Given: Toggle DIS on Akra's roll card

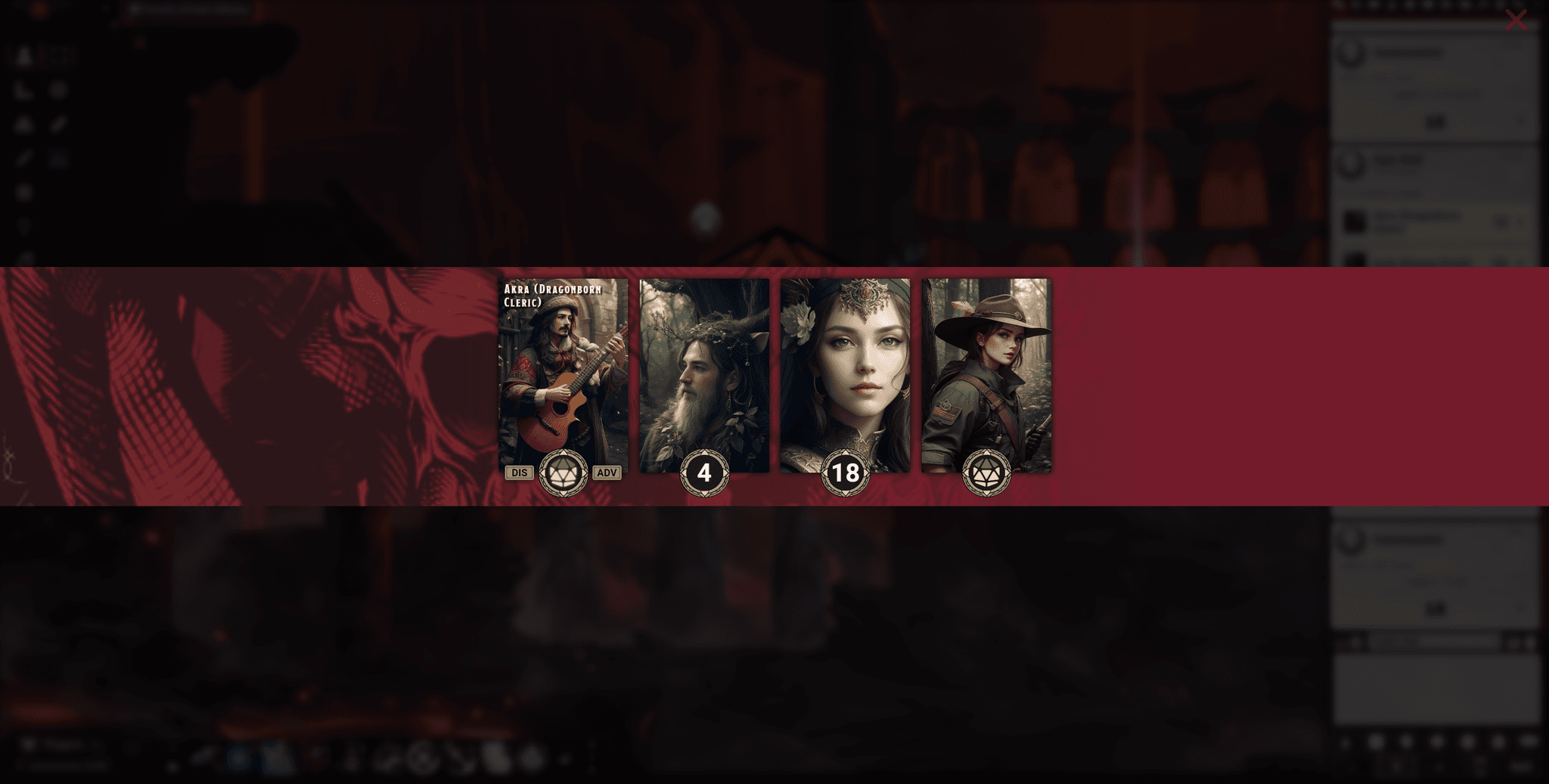Looking at the screenshot, I should (x=519, y=473).
